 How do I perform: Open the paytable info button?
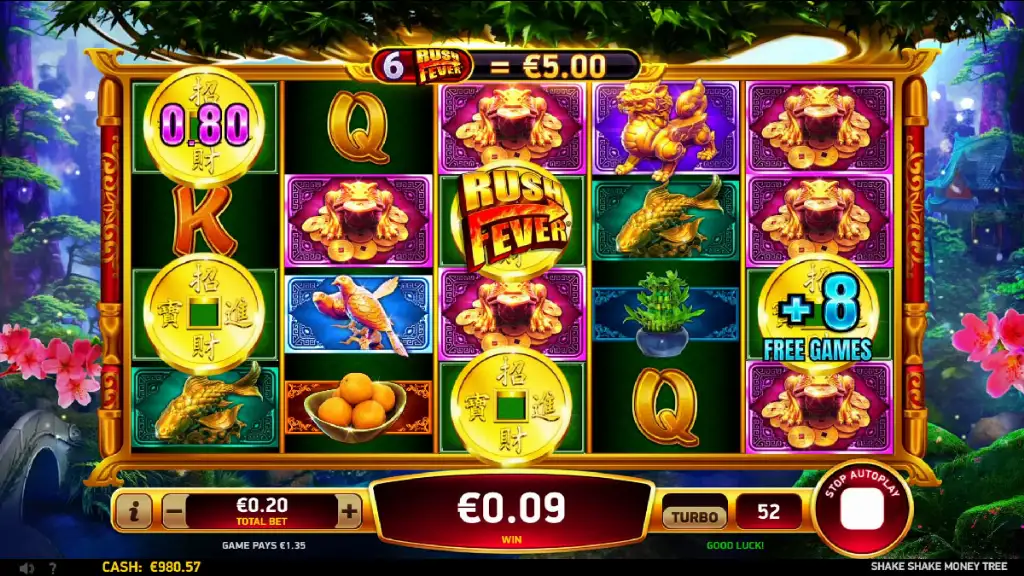(x=134, y=512)
